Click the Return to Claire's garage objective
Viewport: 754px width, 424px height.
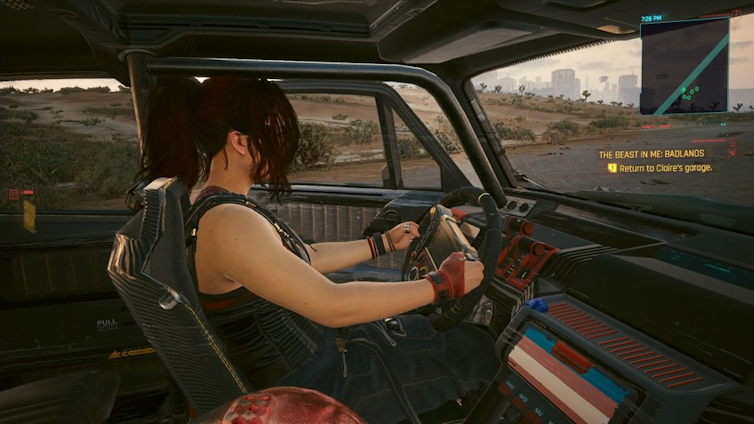click(665, 168)
